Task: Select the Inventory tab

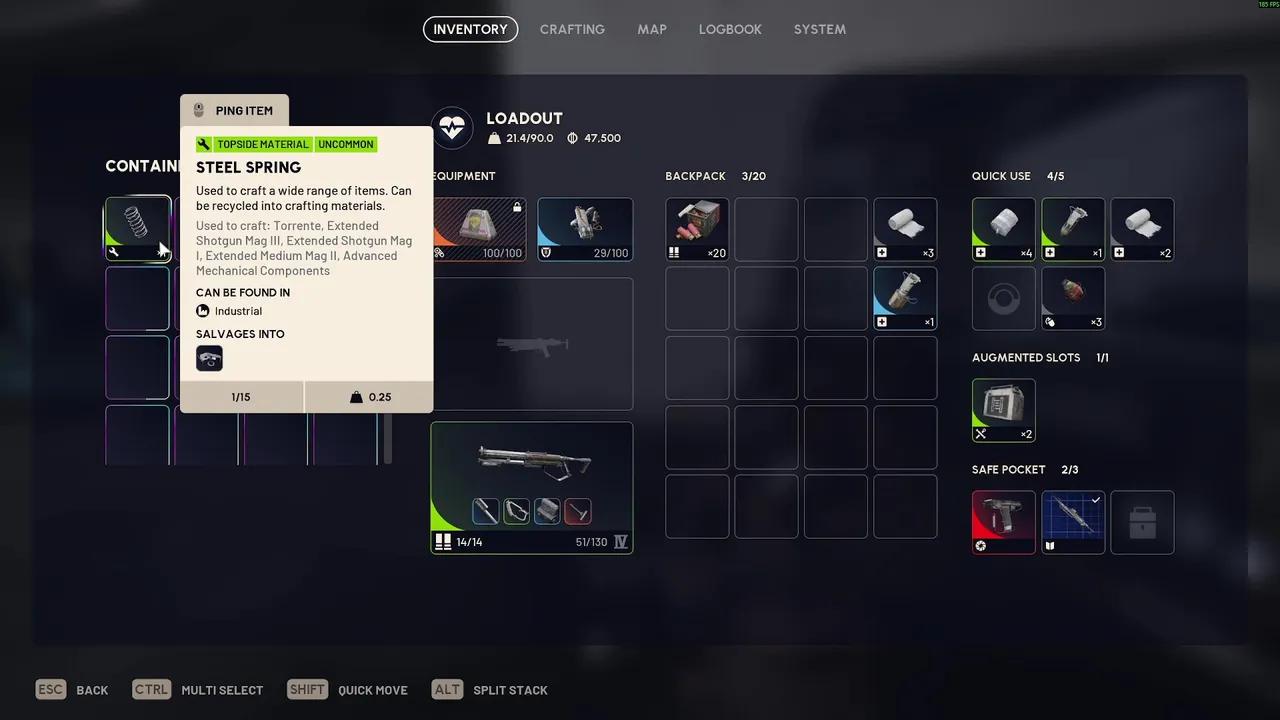Action: tap(470, 29)
